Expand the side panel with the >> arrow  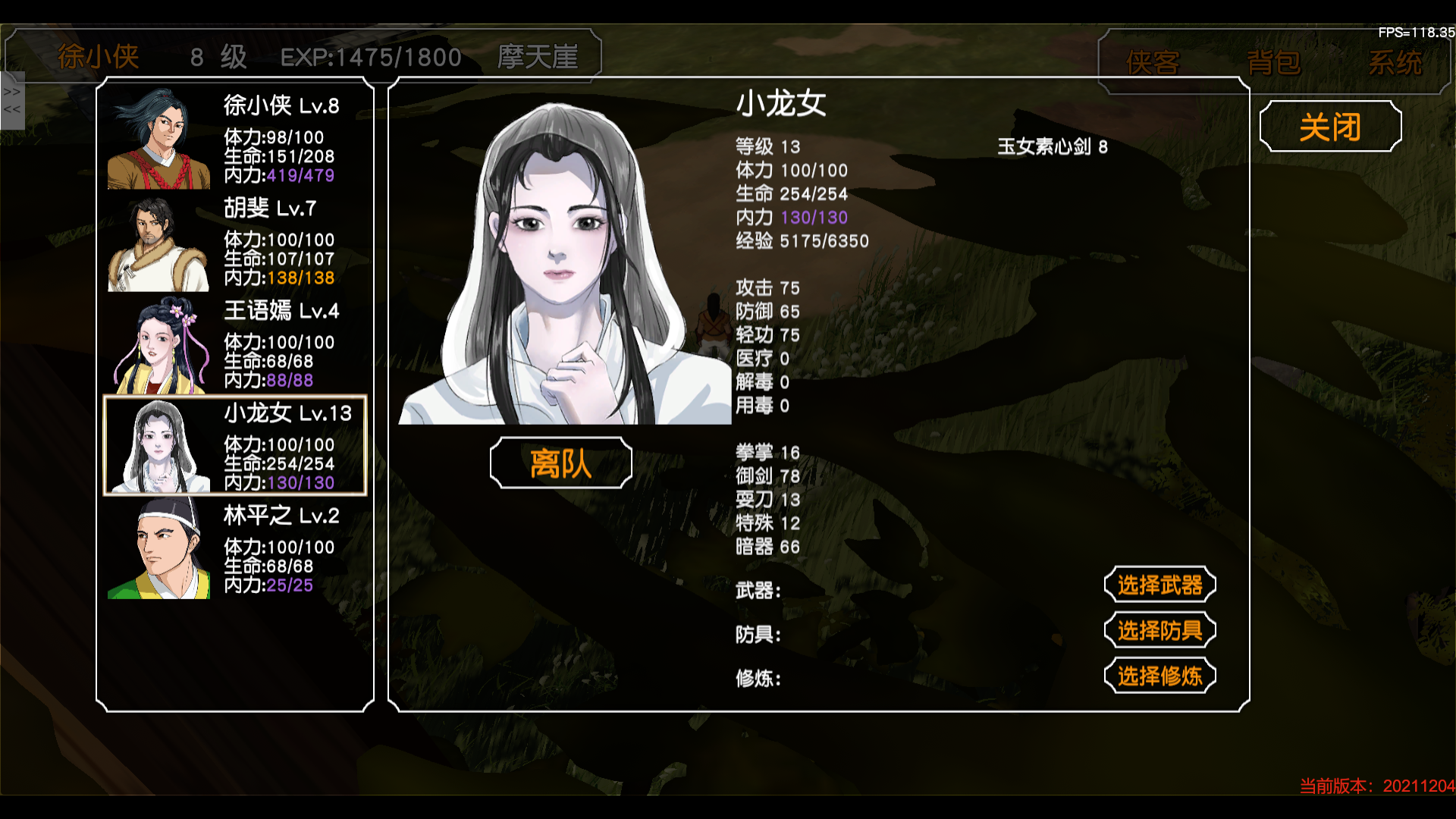(x=11, y=91)
